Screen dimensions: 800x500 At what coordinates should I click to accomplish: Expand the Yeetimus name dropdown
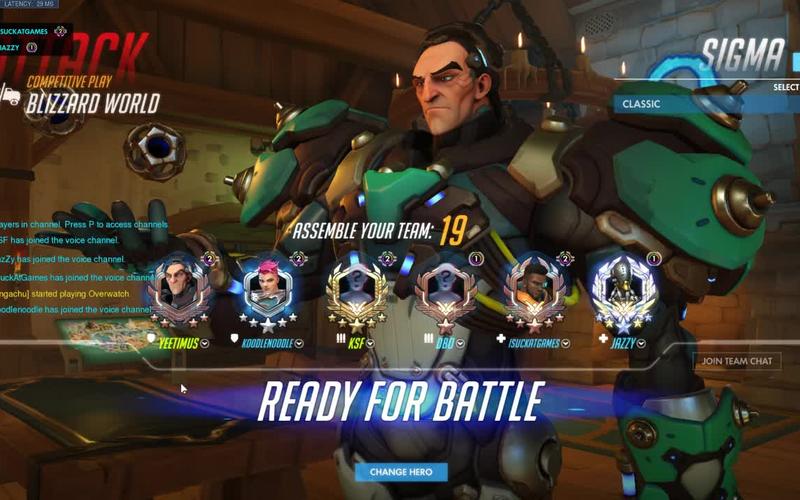205,343
